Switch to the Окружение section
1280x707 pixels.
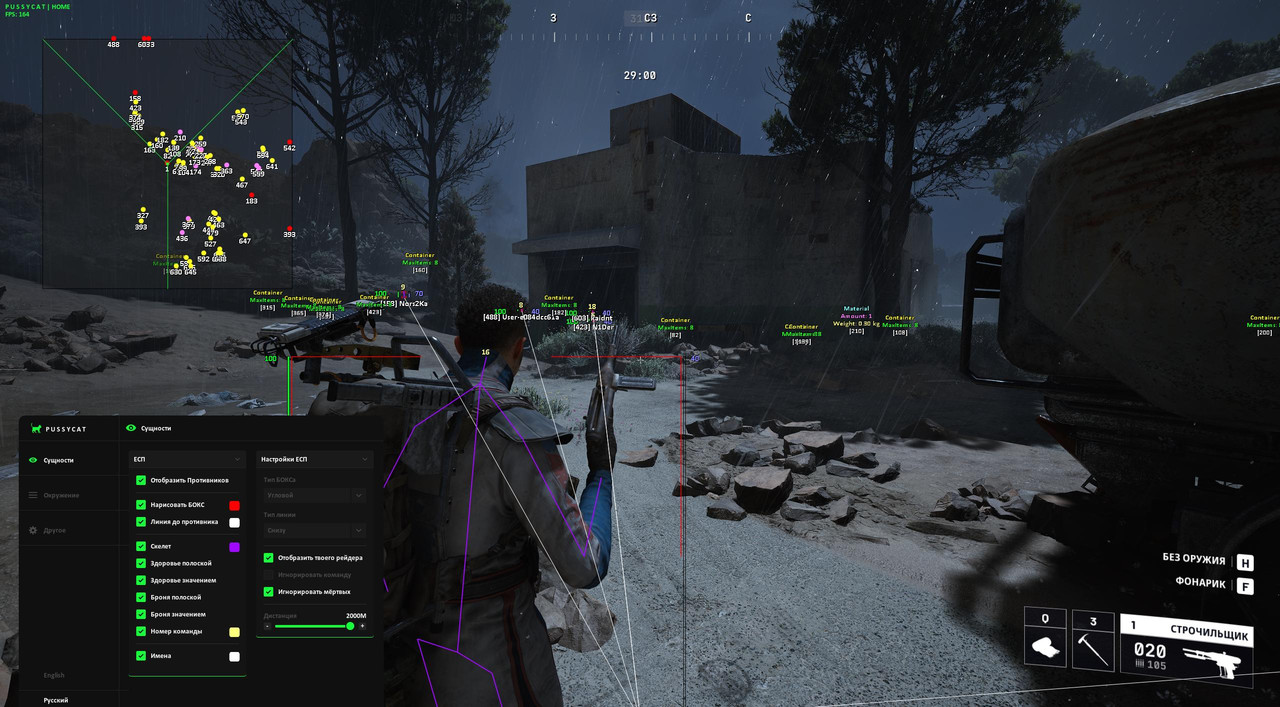[x=60, y=495]
